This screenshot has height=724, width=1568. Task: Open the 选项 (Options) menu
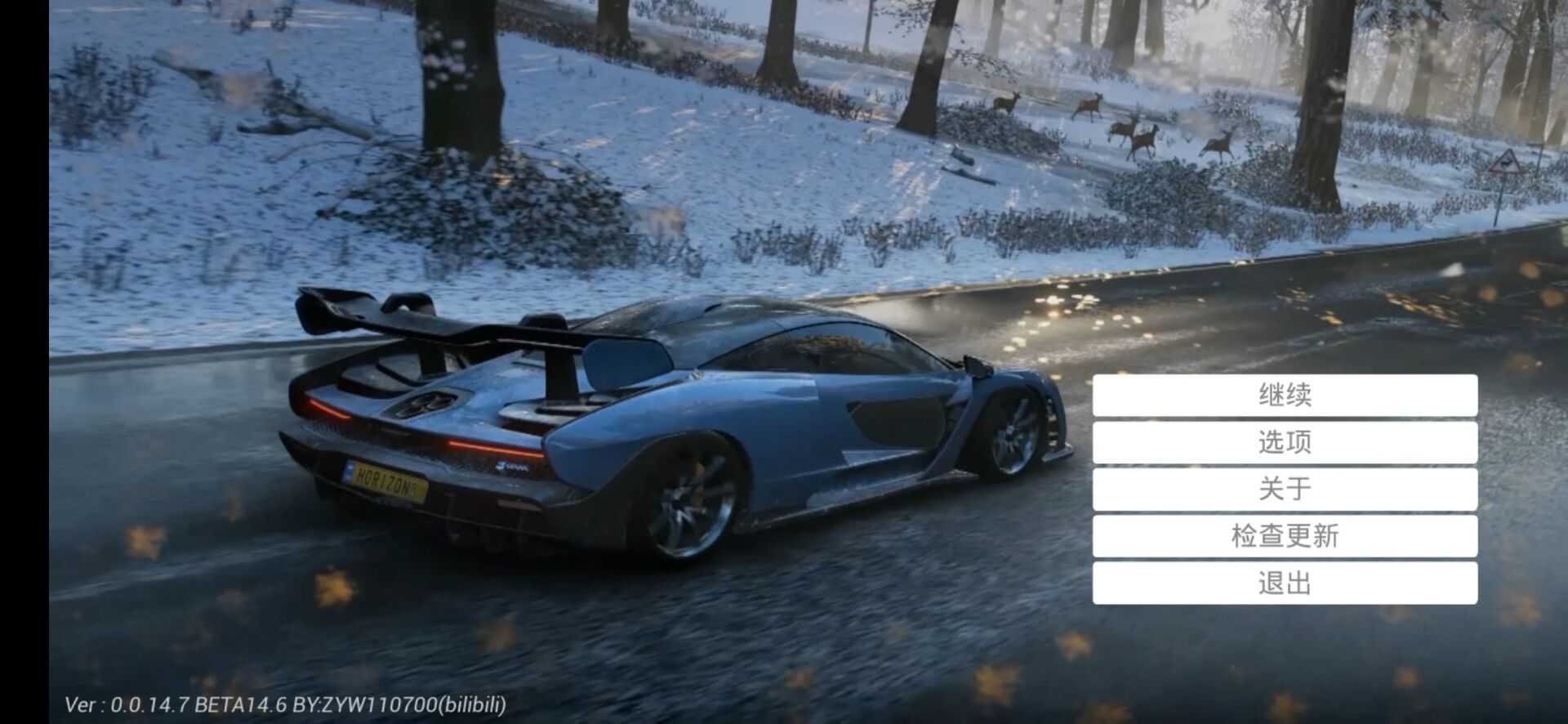[1285, 442]
